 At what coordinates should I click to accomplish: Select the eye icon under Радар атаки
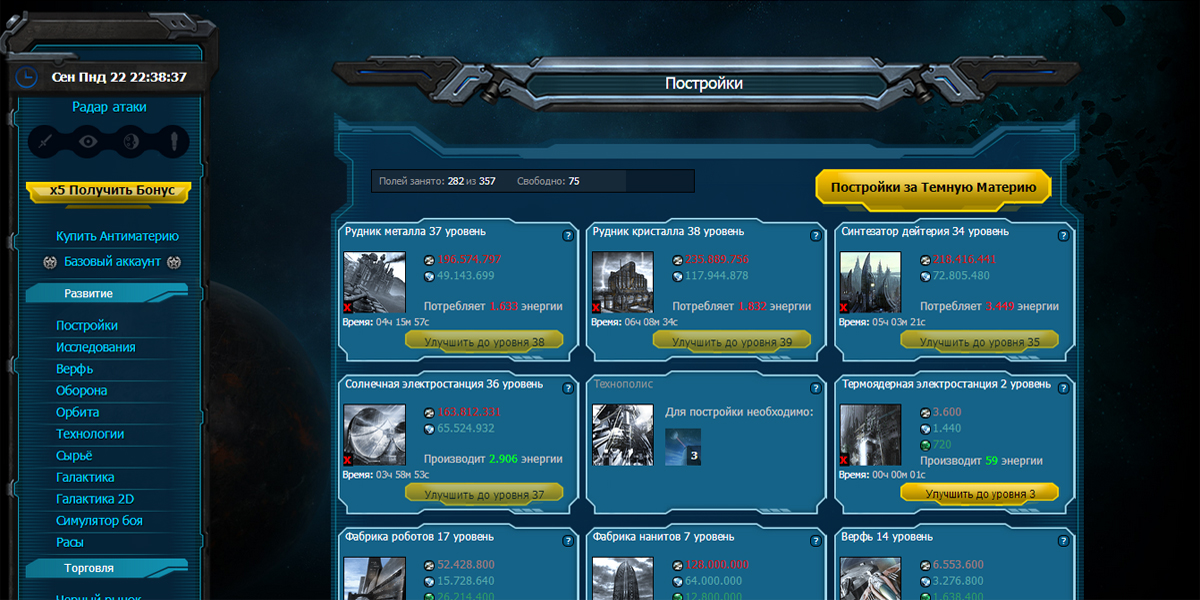(89, 141)
